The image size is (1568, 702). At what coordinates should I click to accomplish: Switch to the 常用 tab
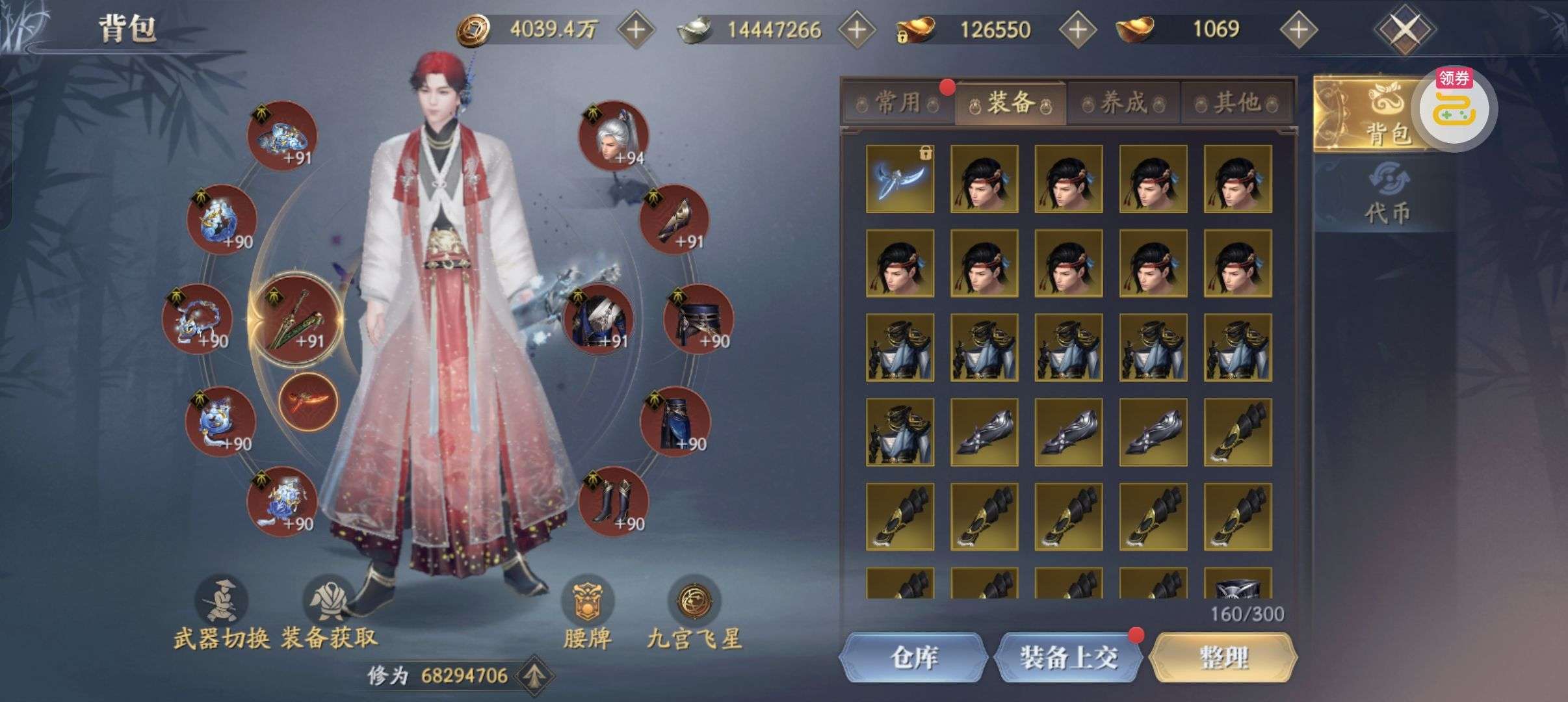pyautogui.click(x=898, y=103)
